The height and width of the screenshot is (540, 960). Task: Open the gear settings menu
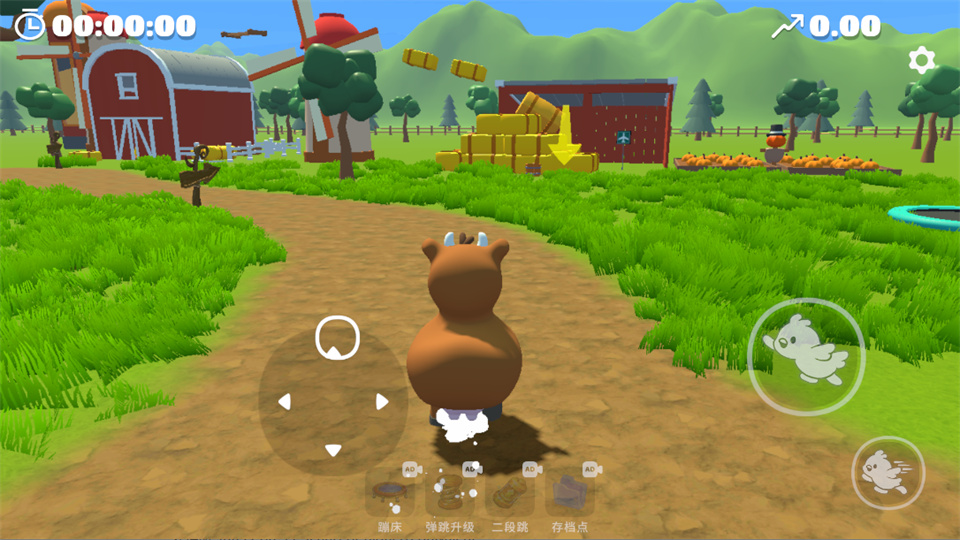click(x=921, y=60)
